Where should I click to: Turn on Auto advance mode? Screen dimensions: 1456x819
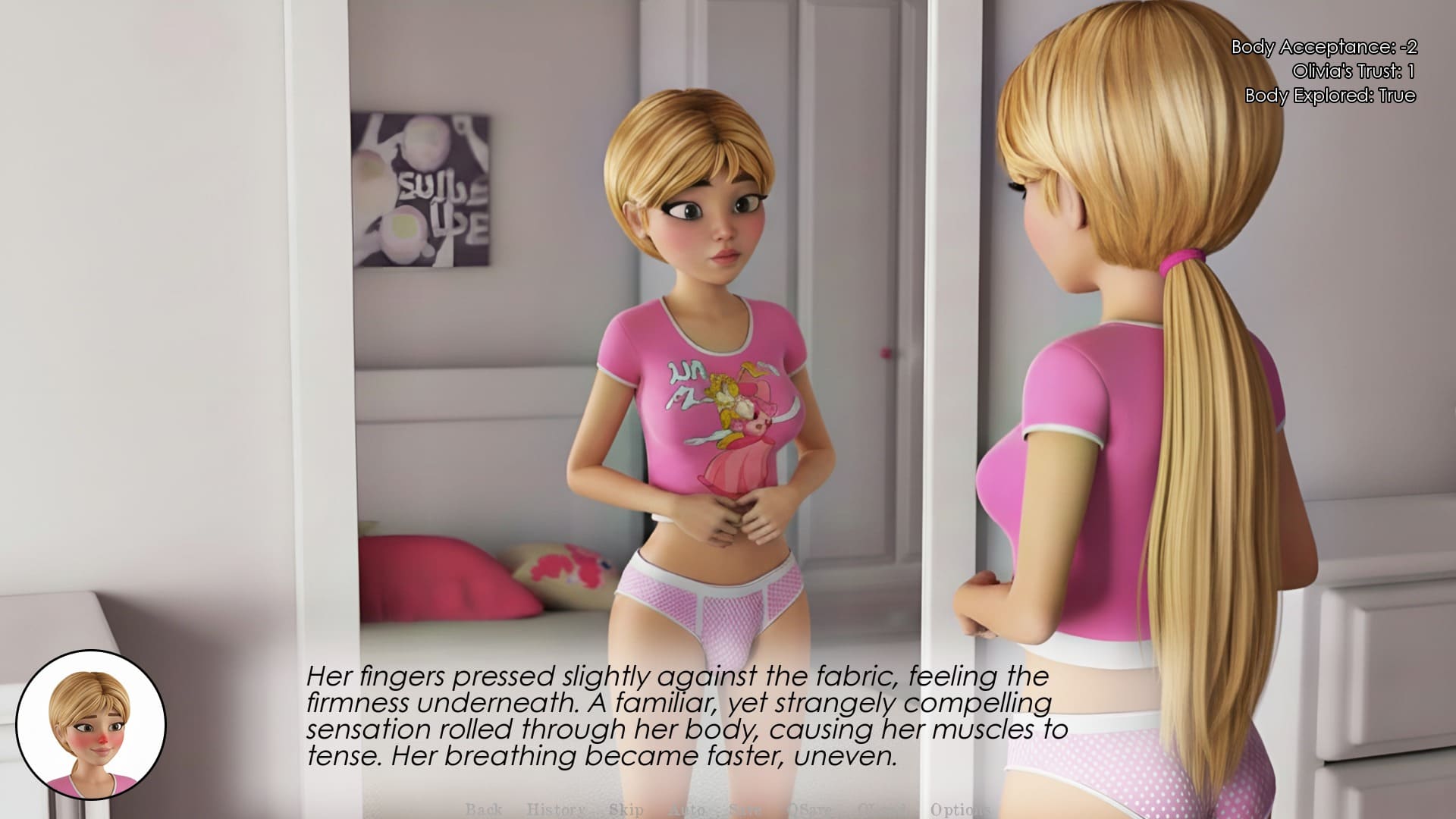(x=687, y=809)
